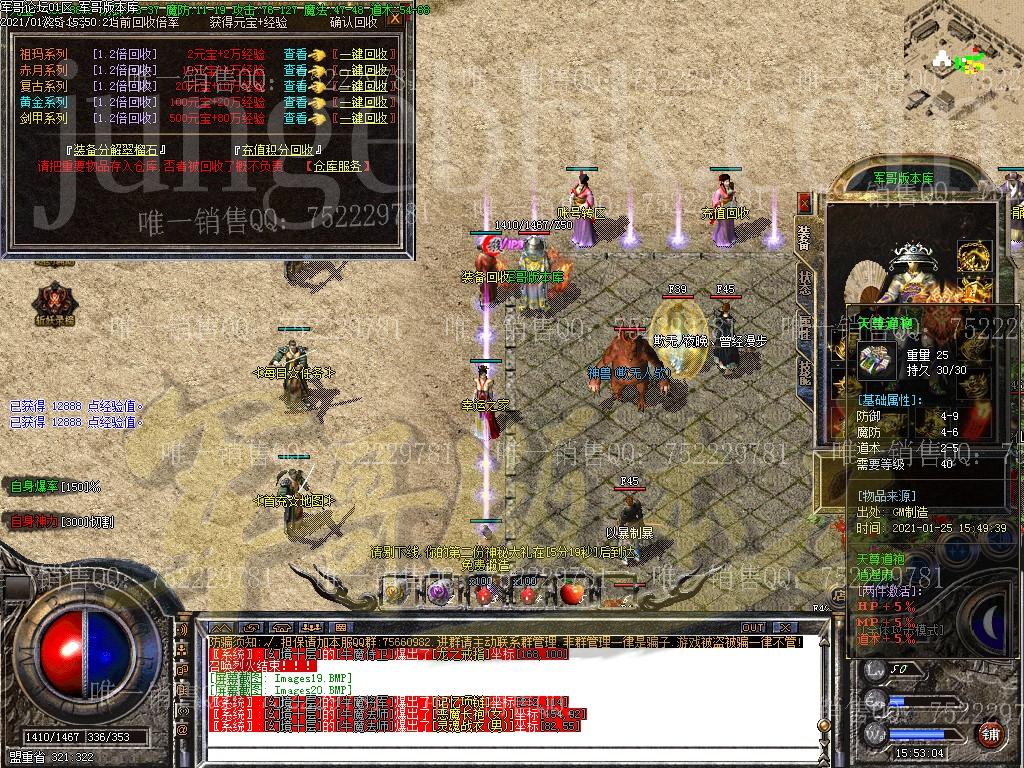The height and width of the screenshot is (768, 1024).
Task: Open the 铺 shop button
Action: click(988, 735)
